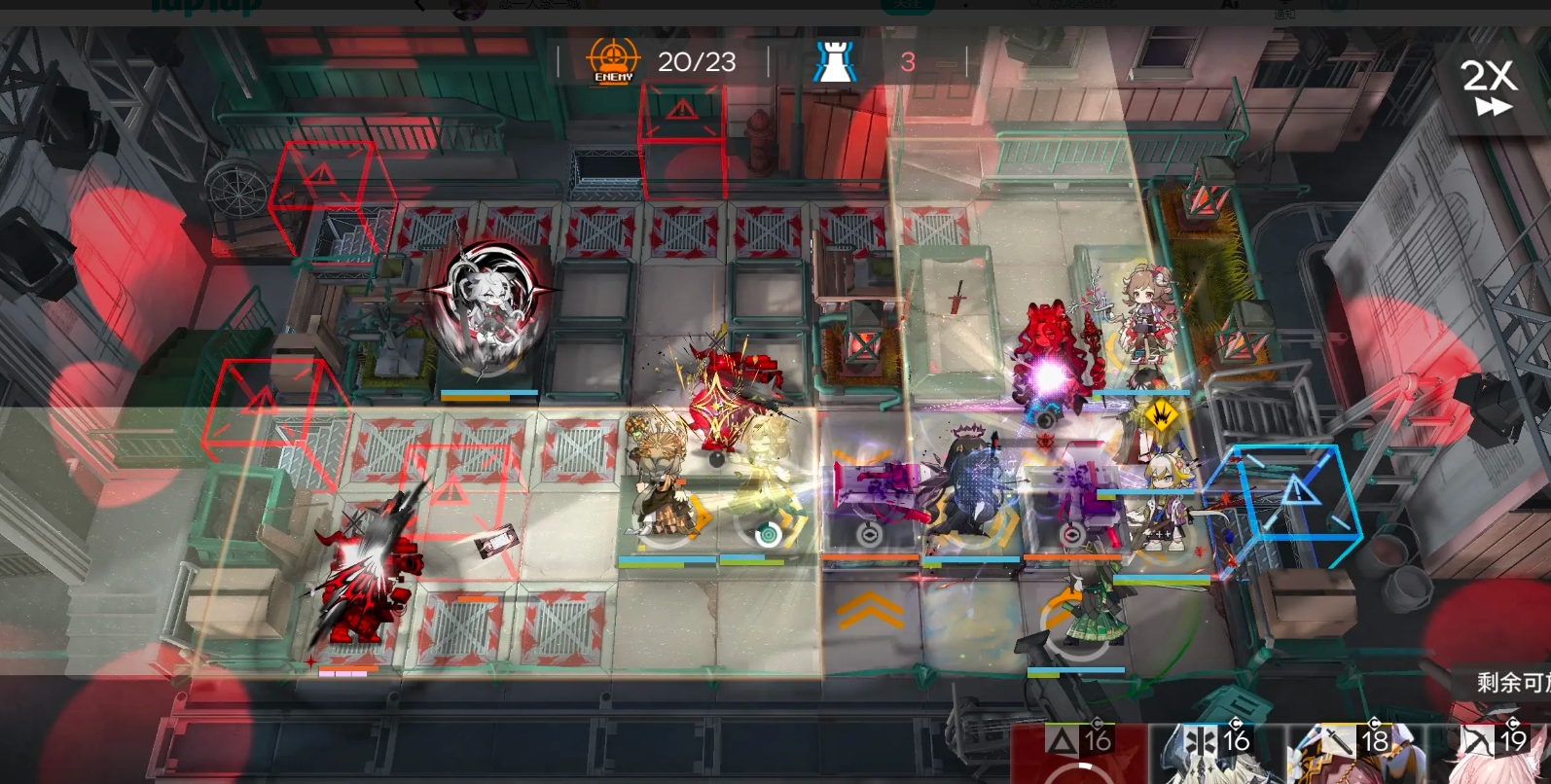Image resolution: width=1551 pixels, height=784 pixels.
Task: Tap the yellow skill-ready diamond icon
Action: tap(1160, 415)
